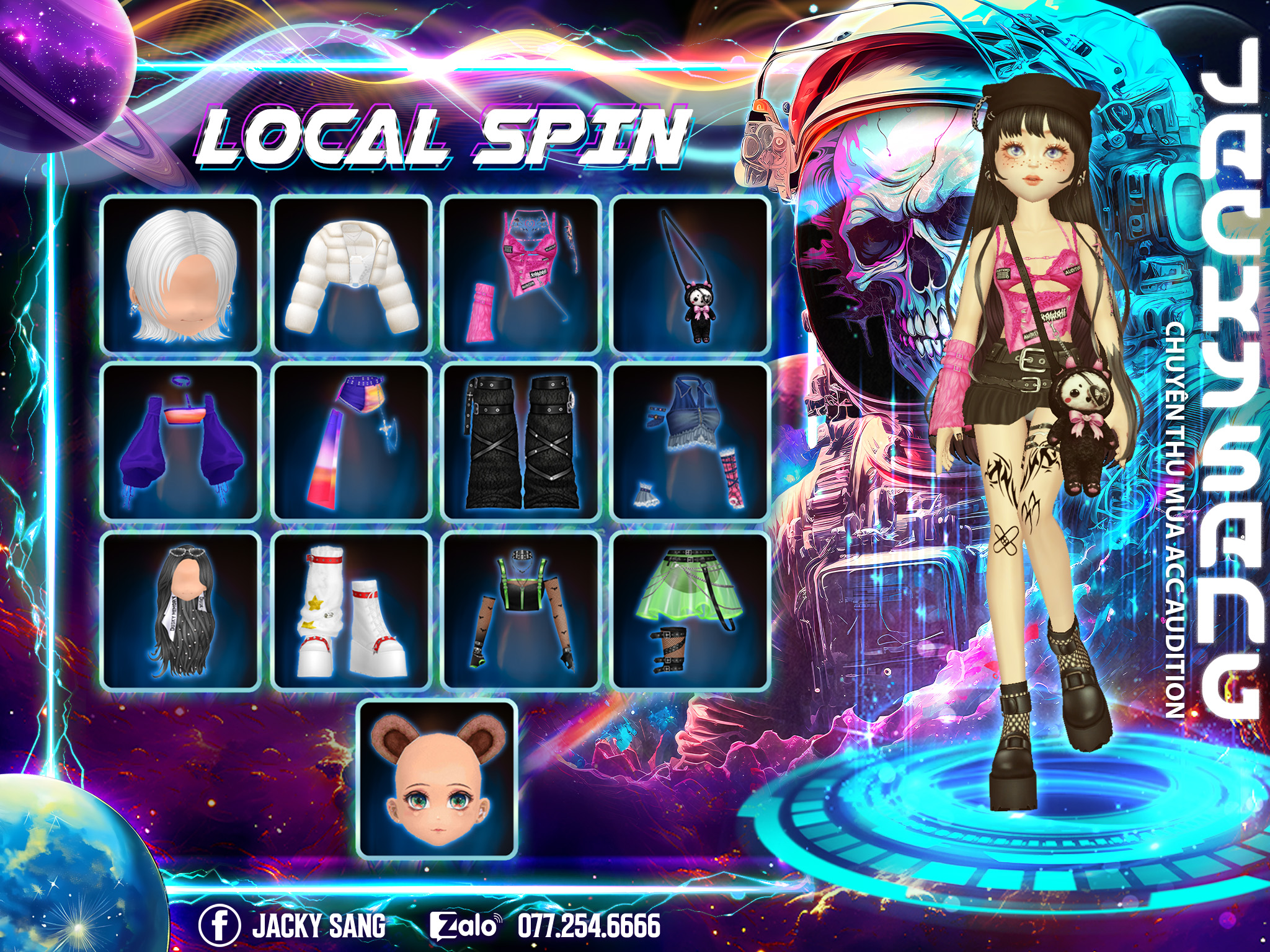The height and width of the screenshot is (952, 1270).
Task: Open the Jacky Sang Facebook icon
Action: (219, 926)
